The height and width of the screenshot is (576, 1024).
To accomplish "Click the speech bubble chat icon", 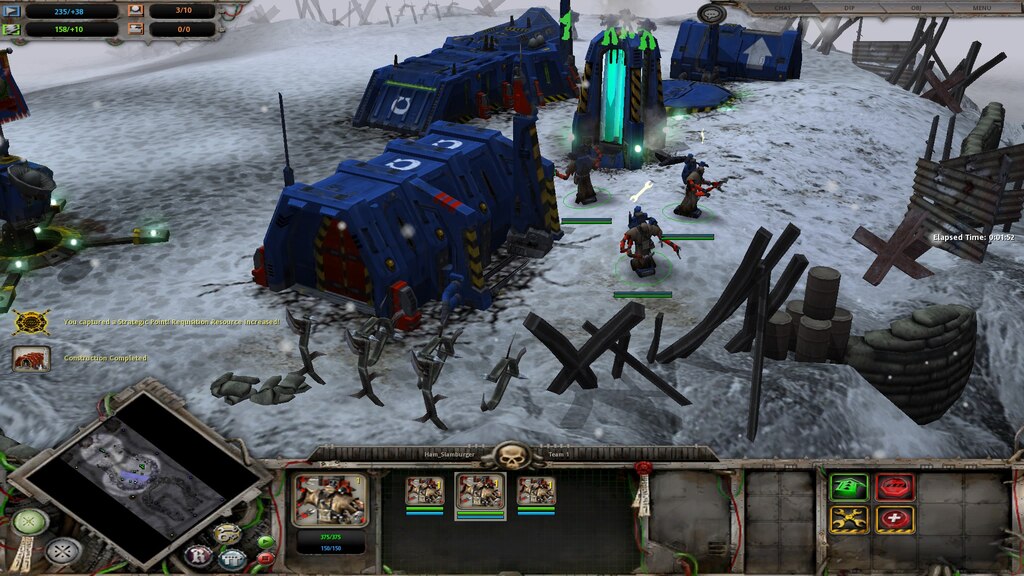I will (x=711, y=13).
